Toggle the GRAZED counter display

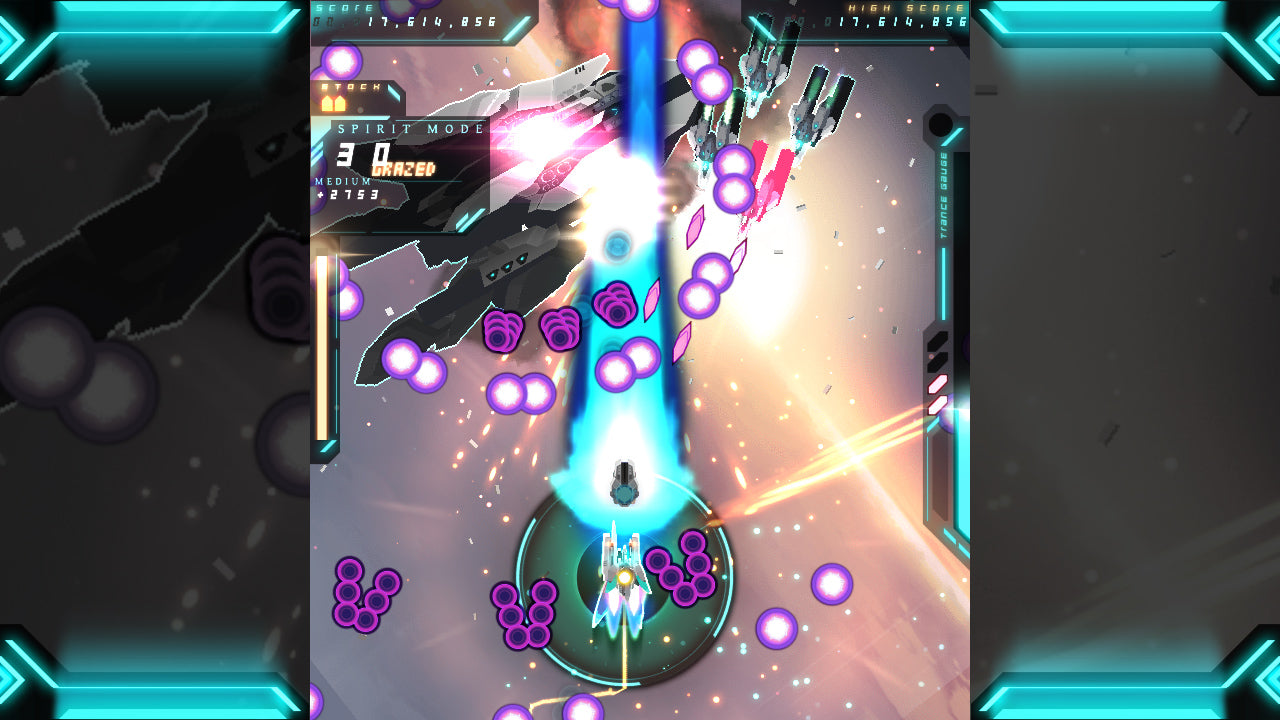[x=403, y=167]
